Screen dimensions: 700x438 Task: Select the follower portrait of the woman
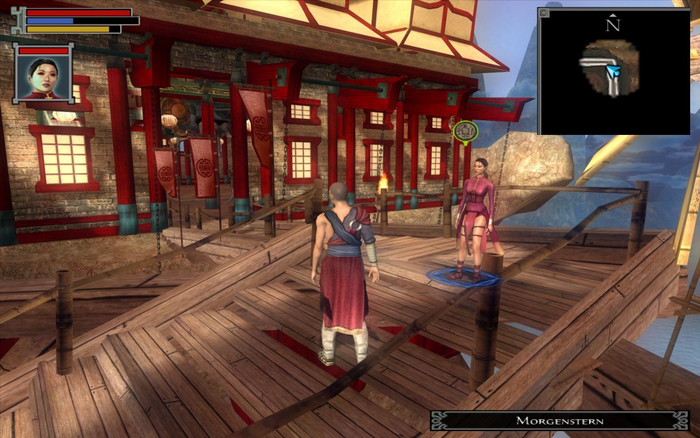(42, 77)
